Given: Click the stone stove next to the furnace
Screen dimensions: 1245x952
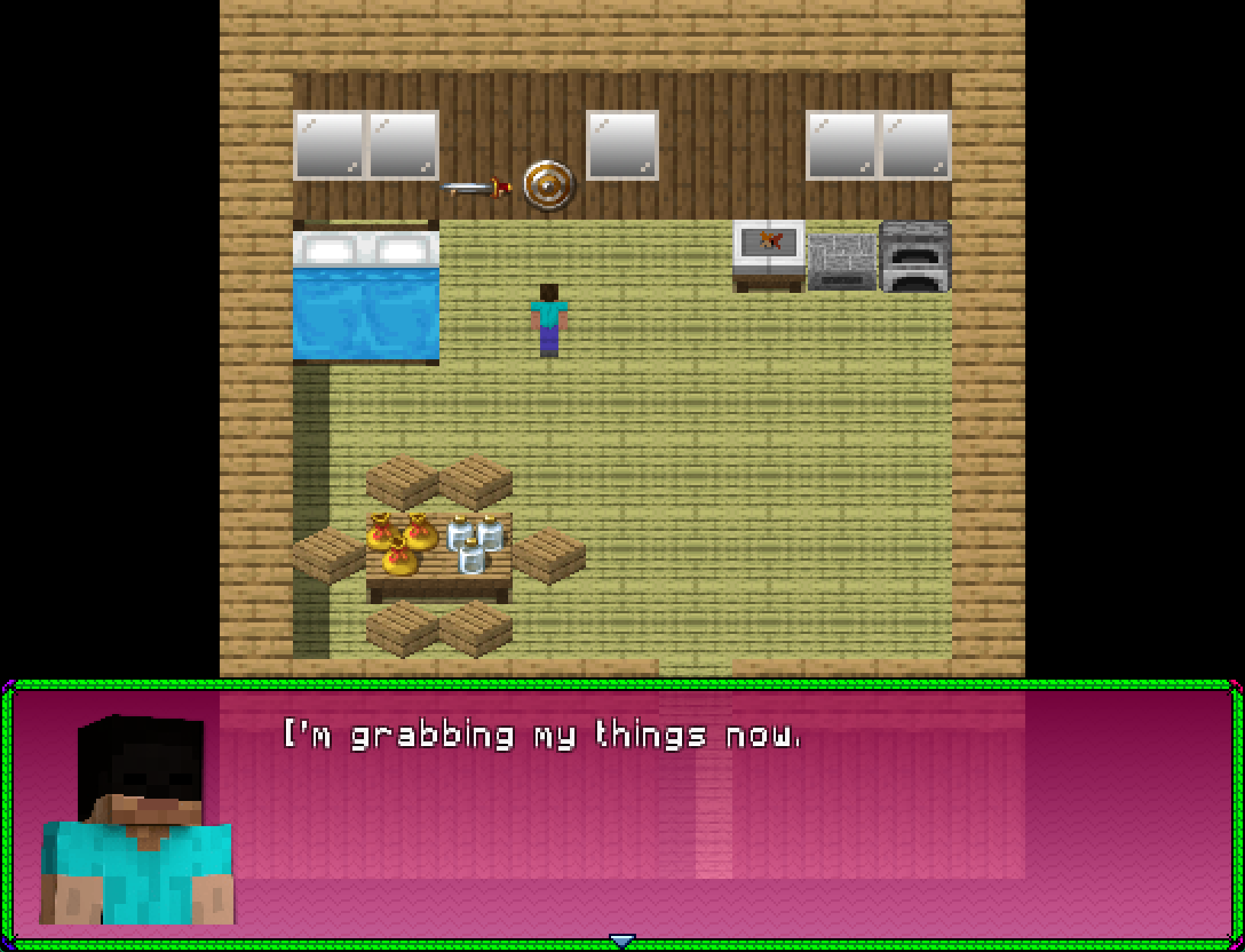Looking at the screenshot, I should (841, 259).
